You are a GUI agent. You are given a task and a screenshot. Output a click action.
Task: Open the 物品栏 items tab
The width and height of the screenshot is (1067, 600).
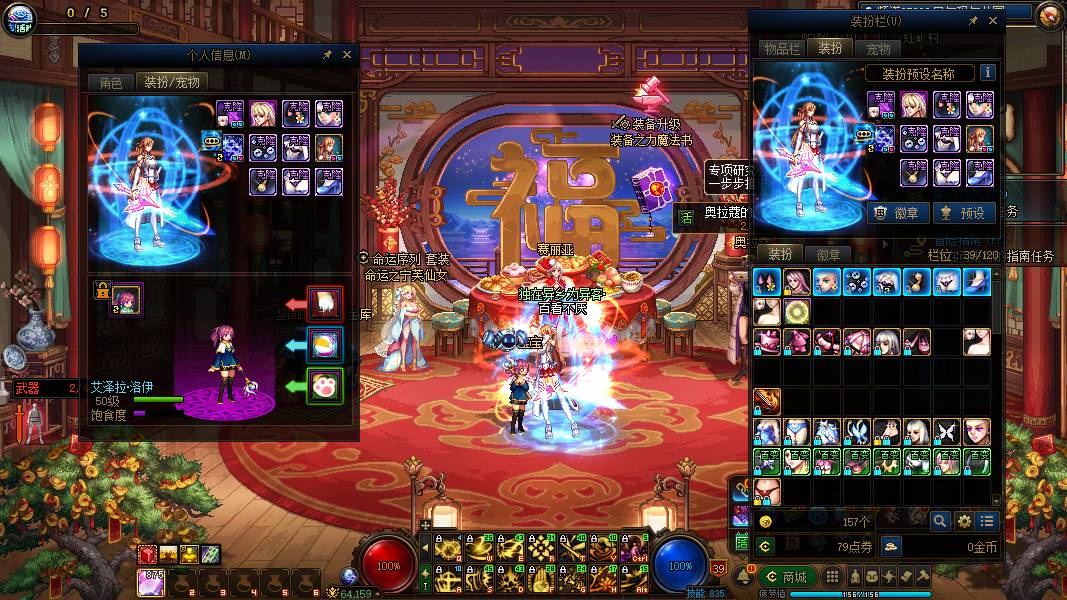pyautogui.click(x=781, y=48)
